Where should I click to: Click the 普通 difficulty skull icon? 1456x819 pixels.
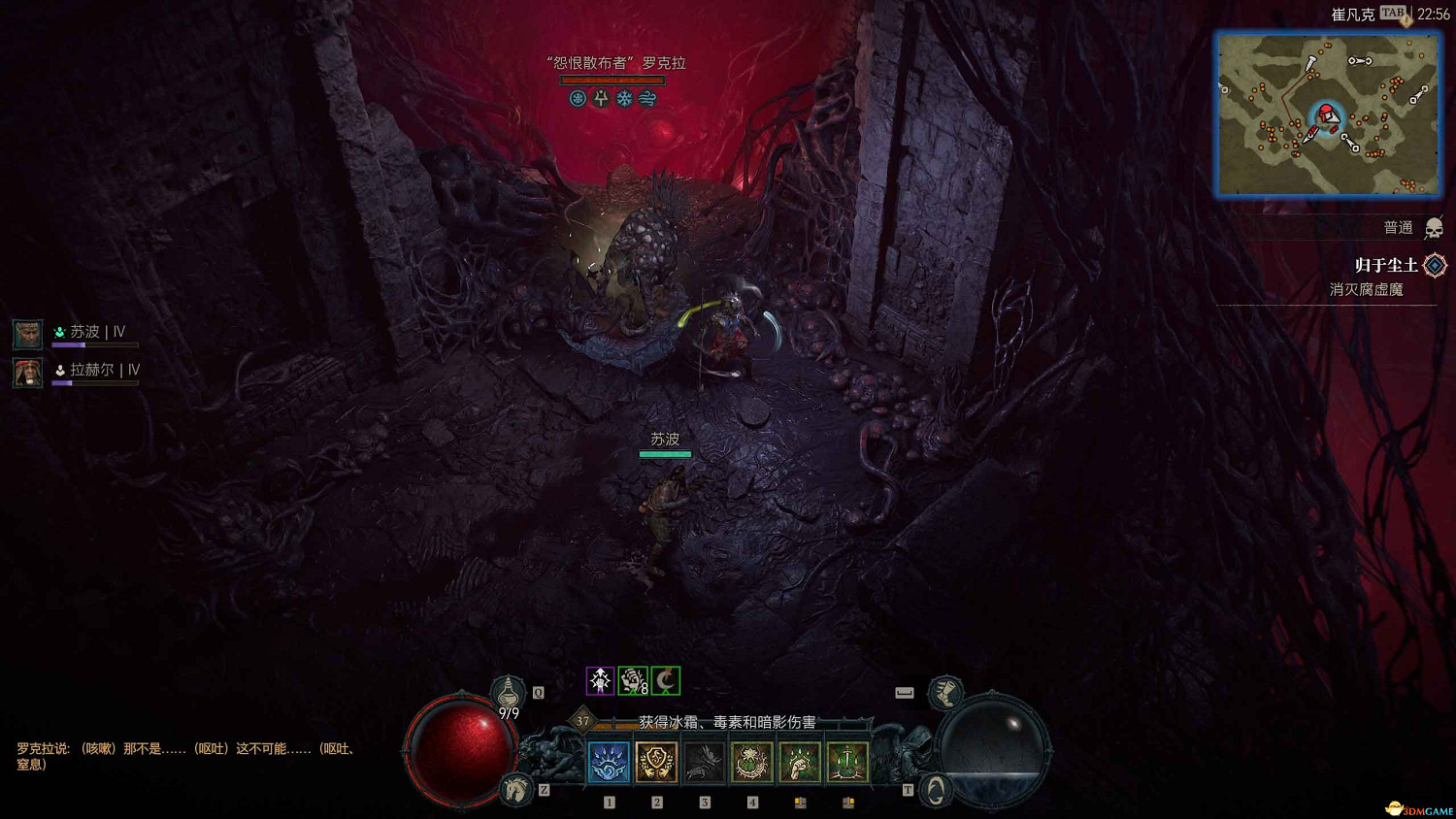coord(1434,228)
